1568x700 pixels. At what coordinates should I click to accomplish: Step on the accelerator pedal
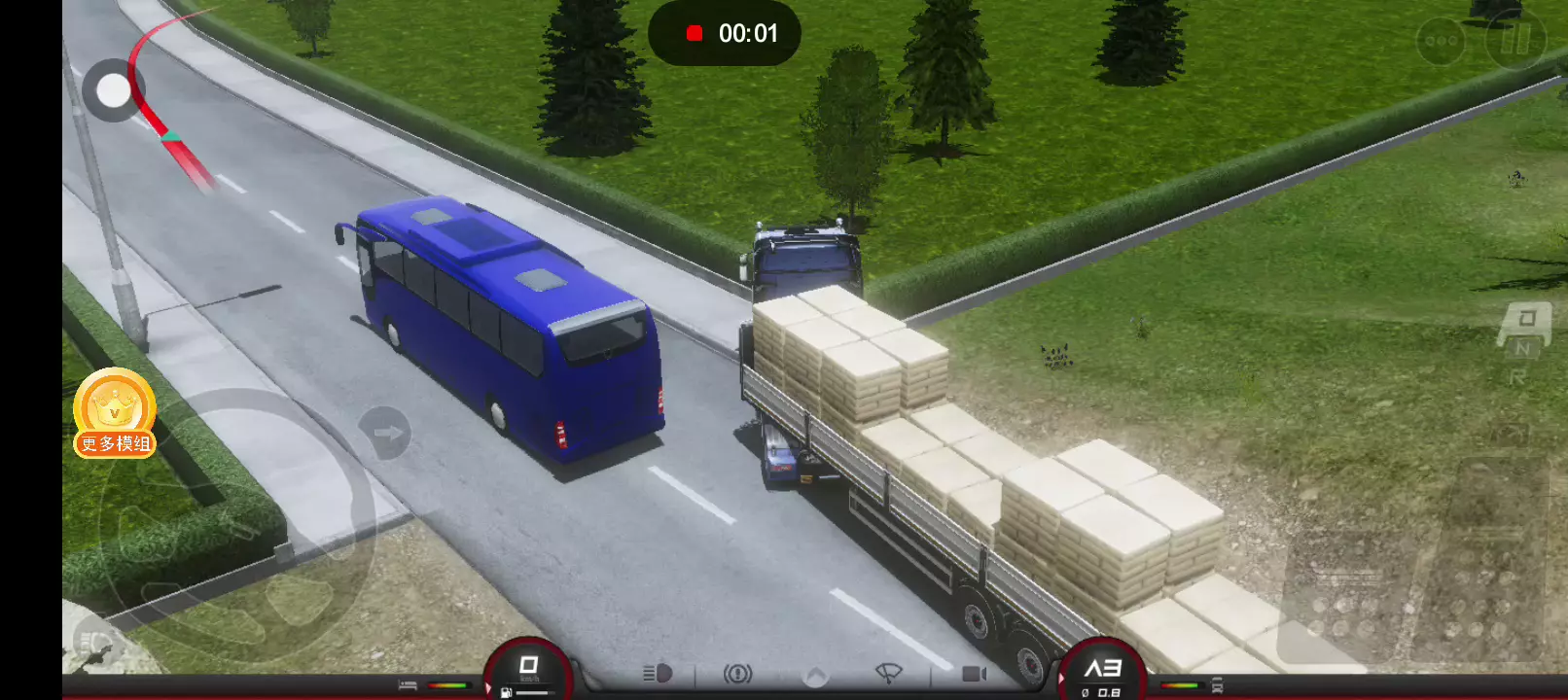tap(1489, 564)
